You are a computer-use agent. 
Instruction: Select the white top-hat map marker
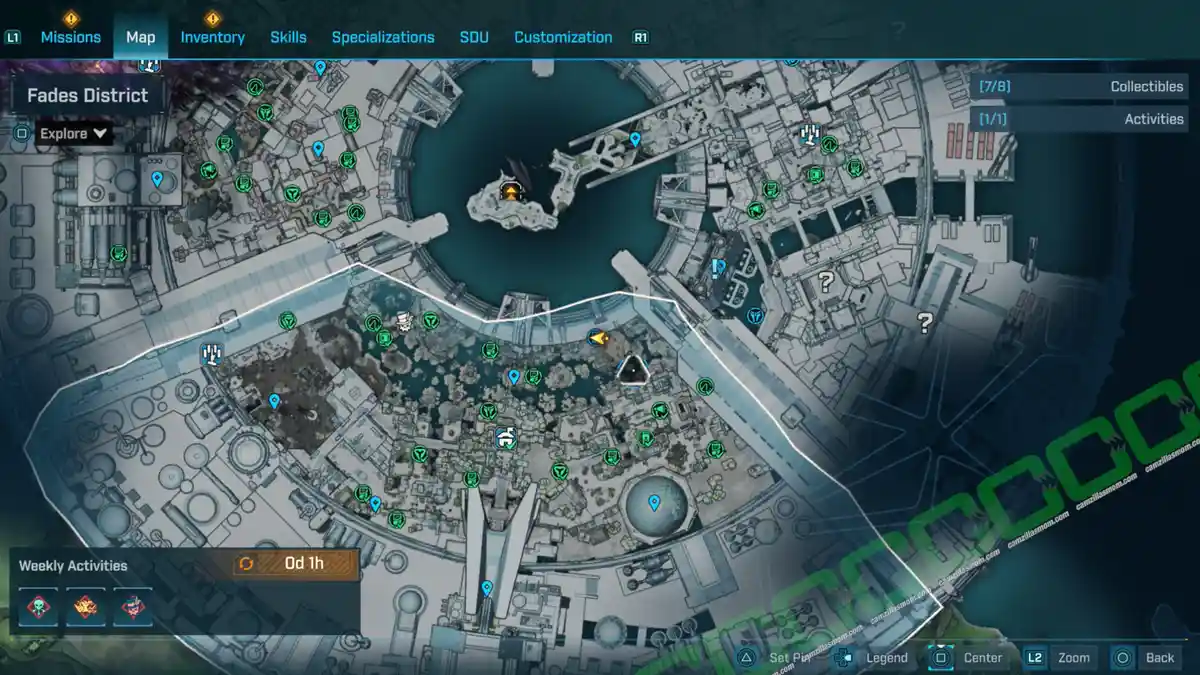coord(404,322)
